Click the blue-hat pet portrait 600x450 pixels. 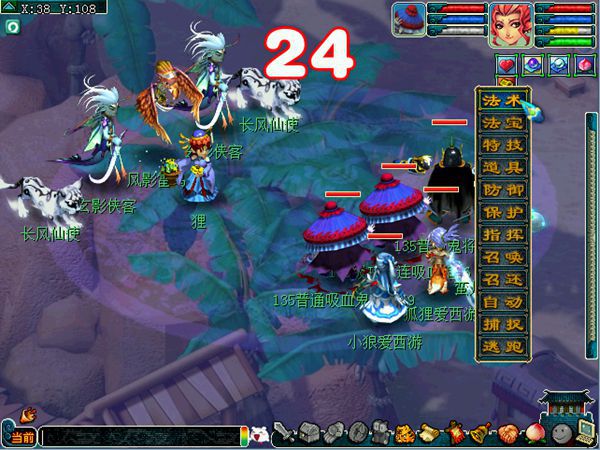click(407, 20)
